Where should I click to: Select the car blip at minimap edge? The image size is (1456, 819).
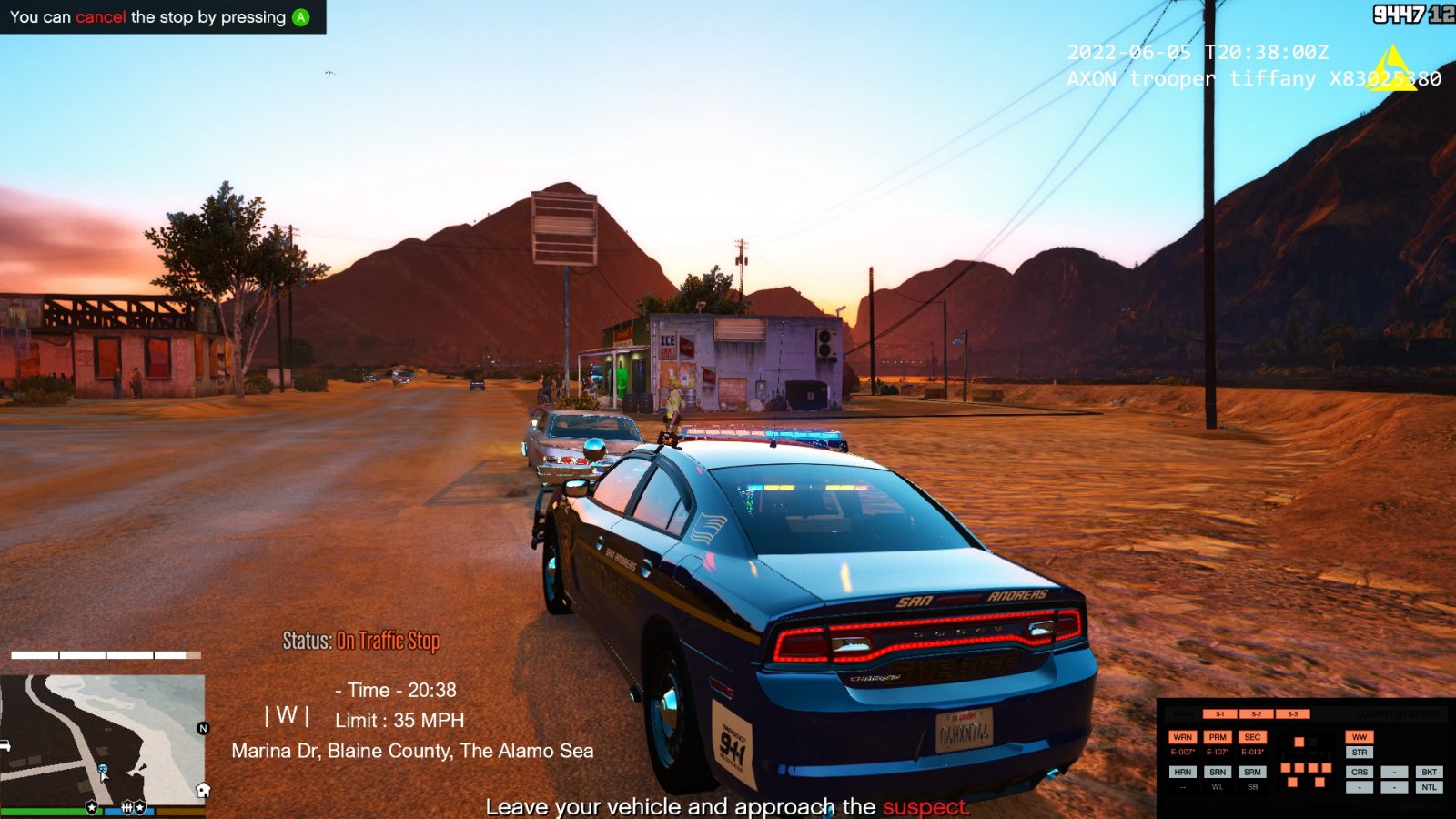coord(5,745)
